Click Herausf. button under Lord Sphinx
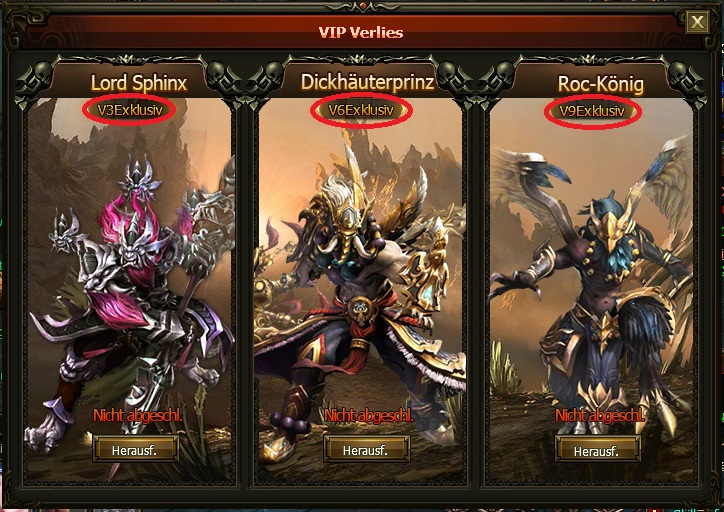 point(135,450)
